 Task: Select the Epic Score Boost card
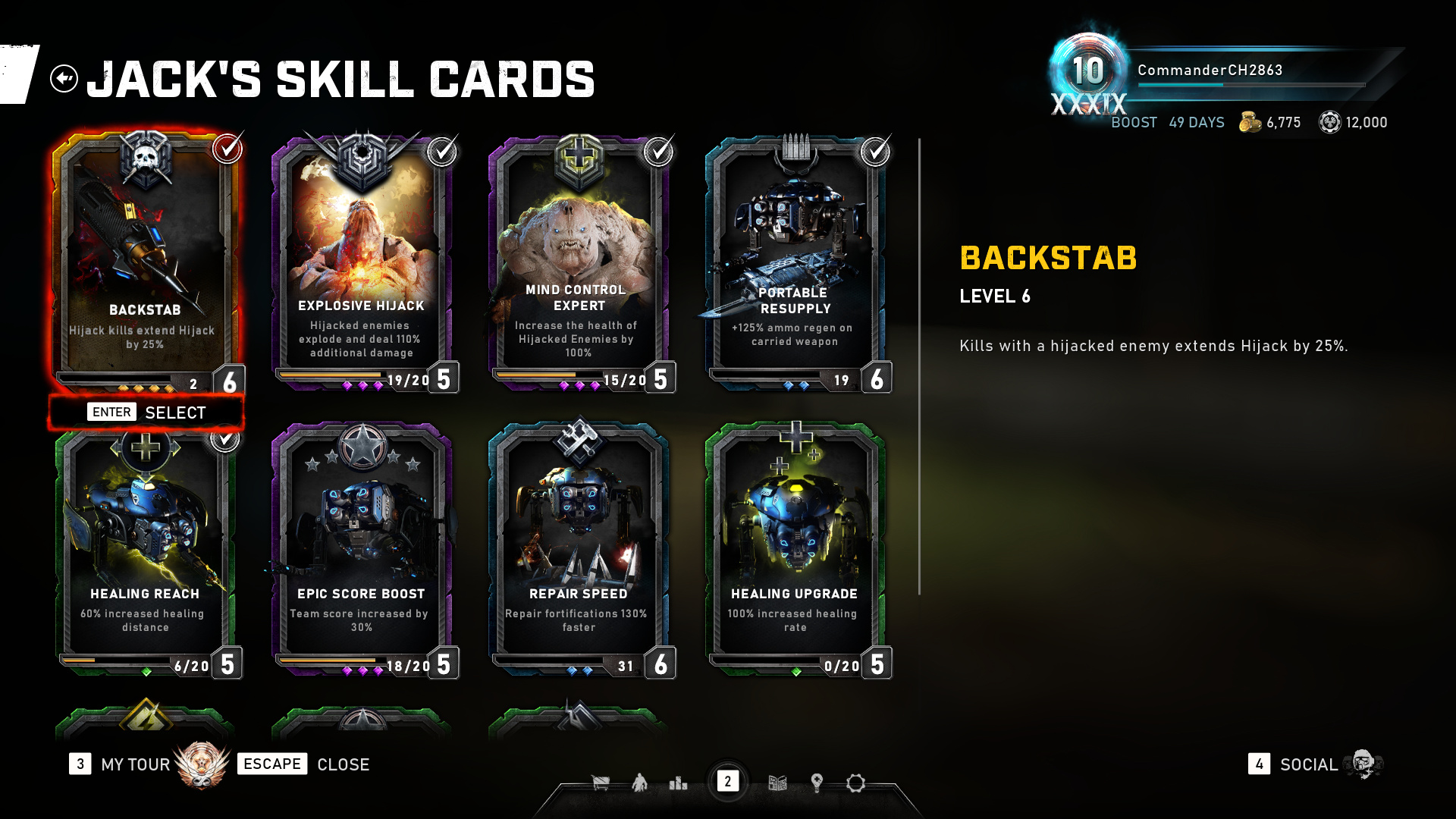(x=361, y=546)
